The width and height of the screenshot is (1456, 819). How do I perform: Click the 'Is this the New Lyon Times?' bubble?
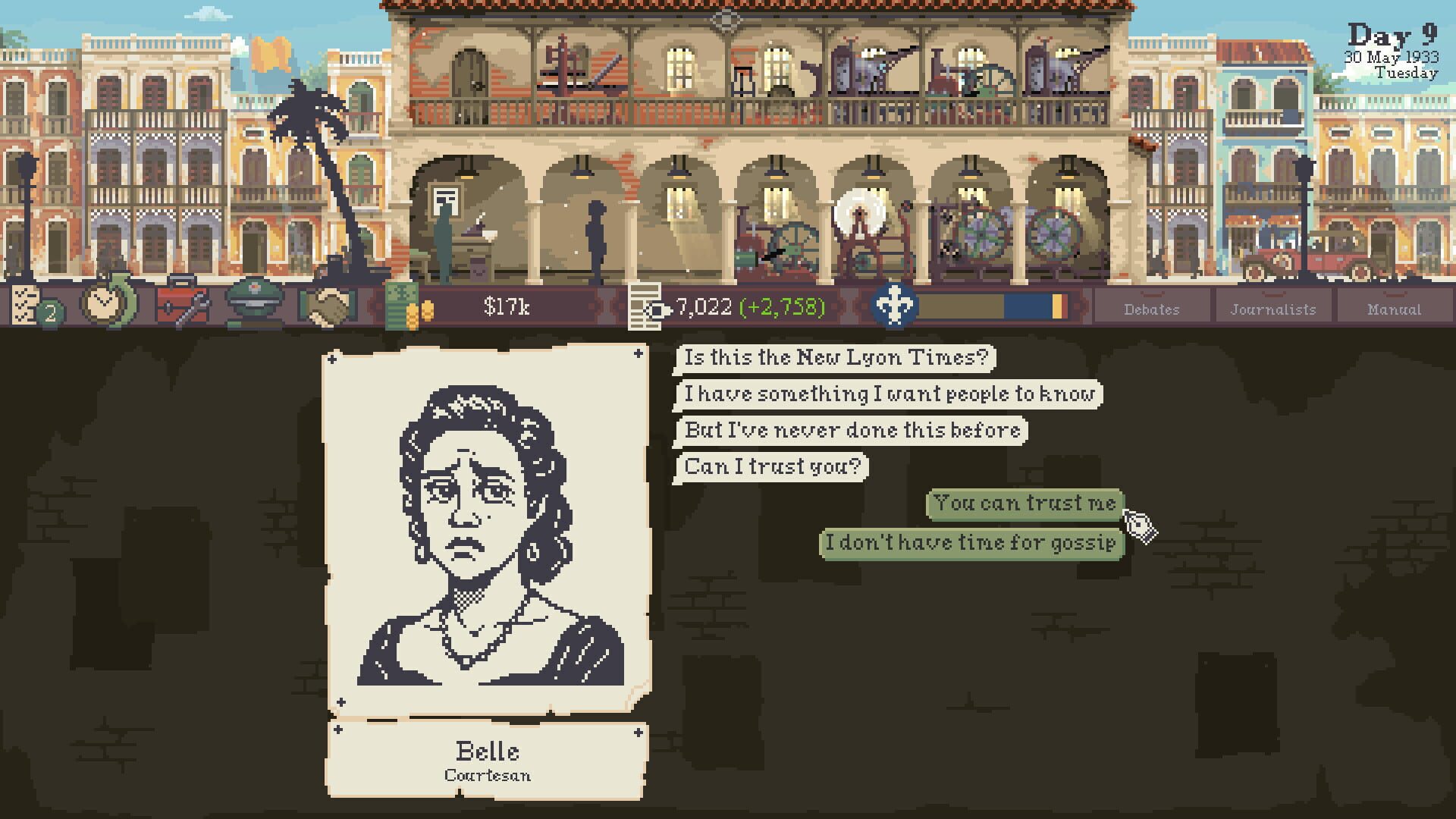(834, 358)
